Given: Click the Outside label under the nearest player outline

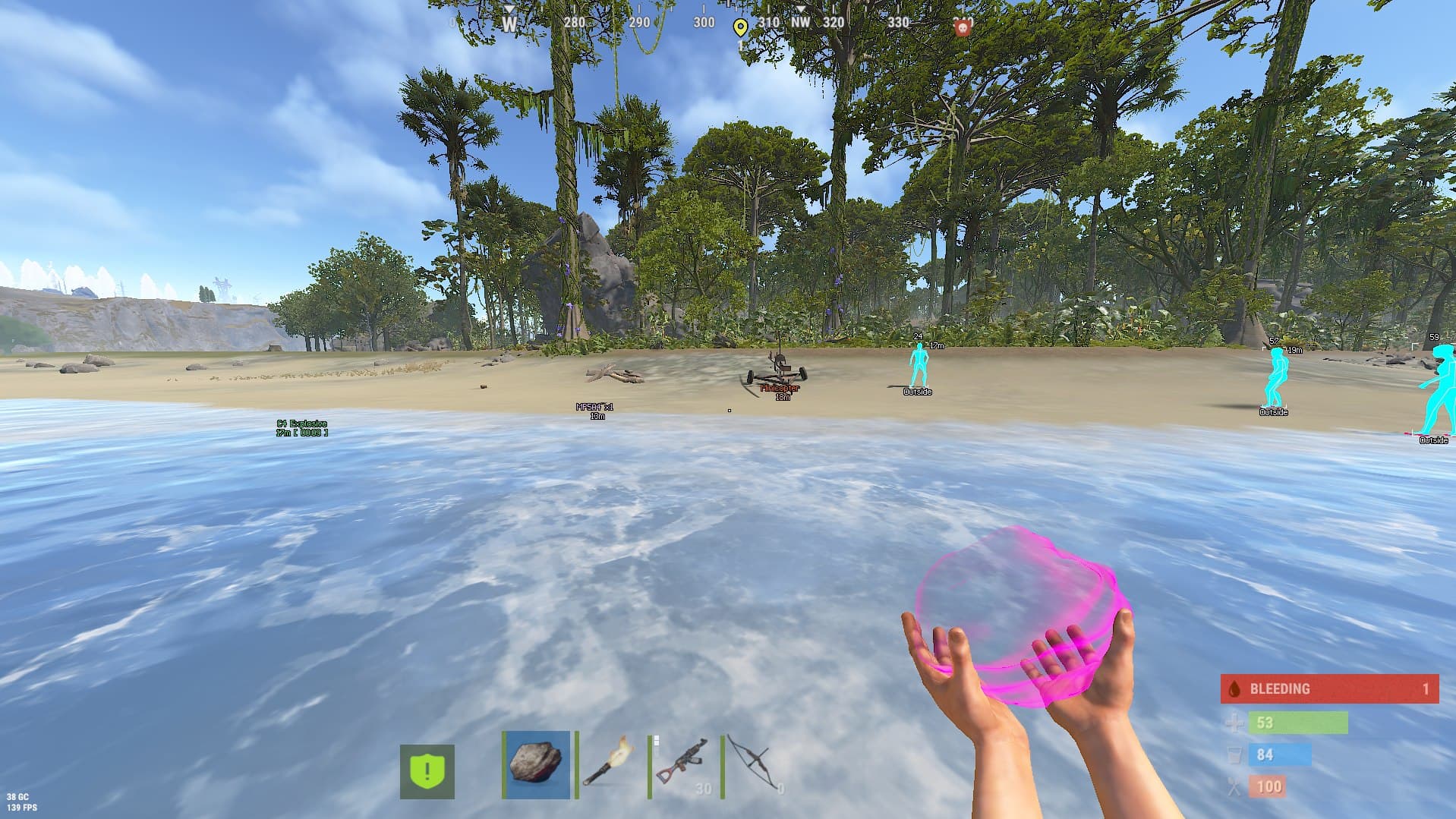Looking at the screenshot, I should click(916, 392).
